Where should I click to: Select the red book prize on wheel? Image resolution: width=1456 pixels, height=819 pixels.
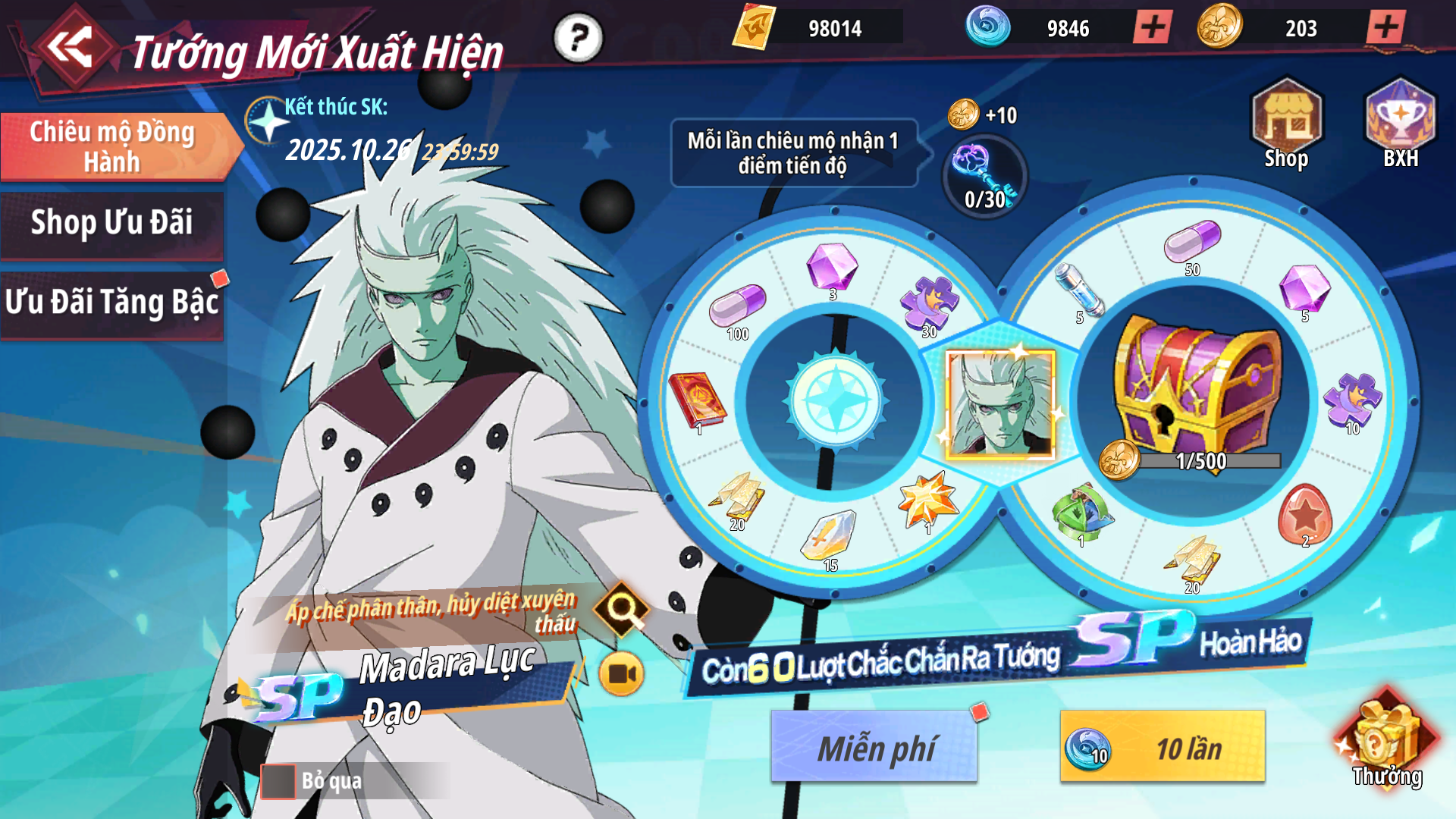tap(696, 402)
